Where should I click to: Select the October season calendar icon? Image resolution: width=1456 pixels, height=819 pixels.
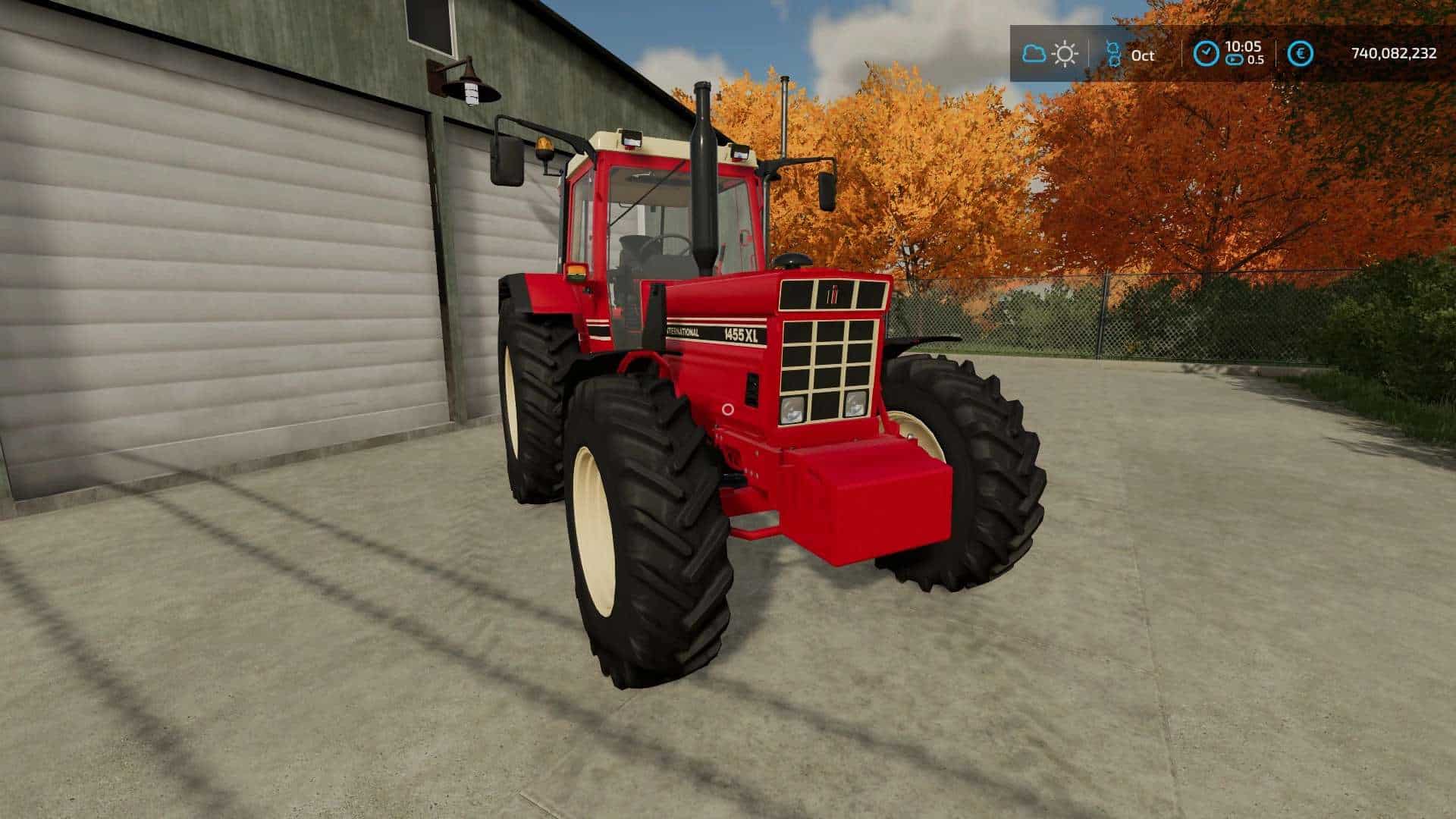click(1113, 54)
